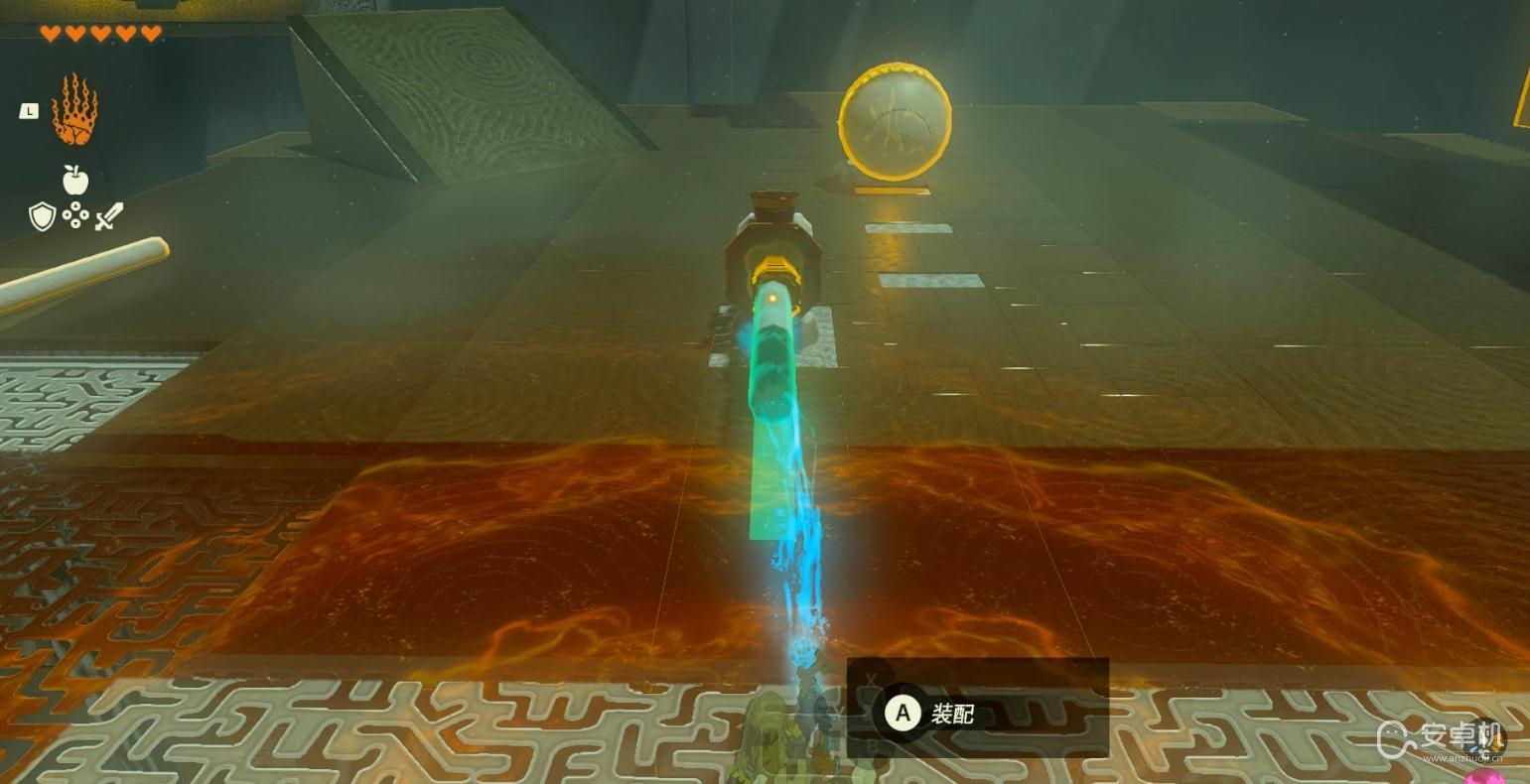Activate the Ultrahand ability icon
Image resolution: width=1530 pixels, height=784 pixels.
[74, 109]
